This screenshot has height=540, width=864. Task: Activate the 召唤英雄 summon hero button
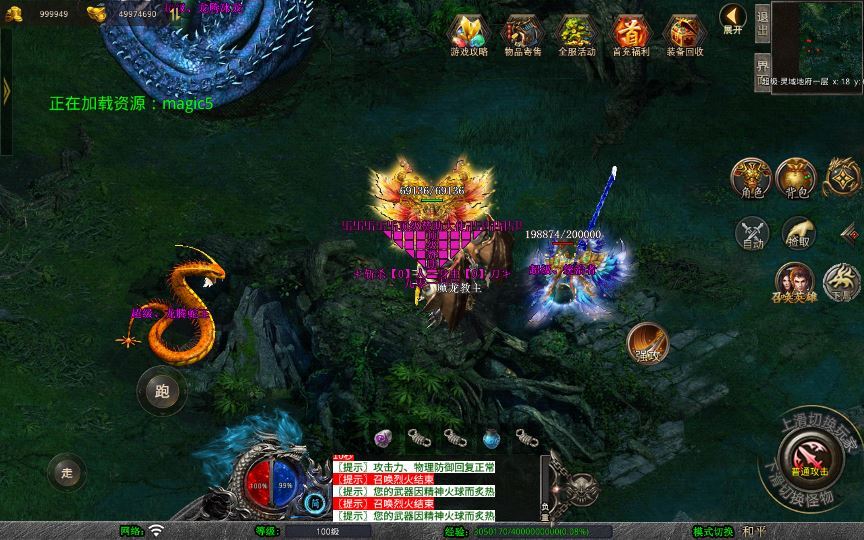coord(793,282)
